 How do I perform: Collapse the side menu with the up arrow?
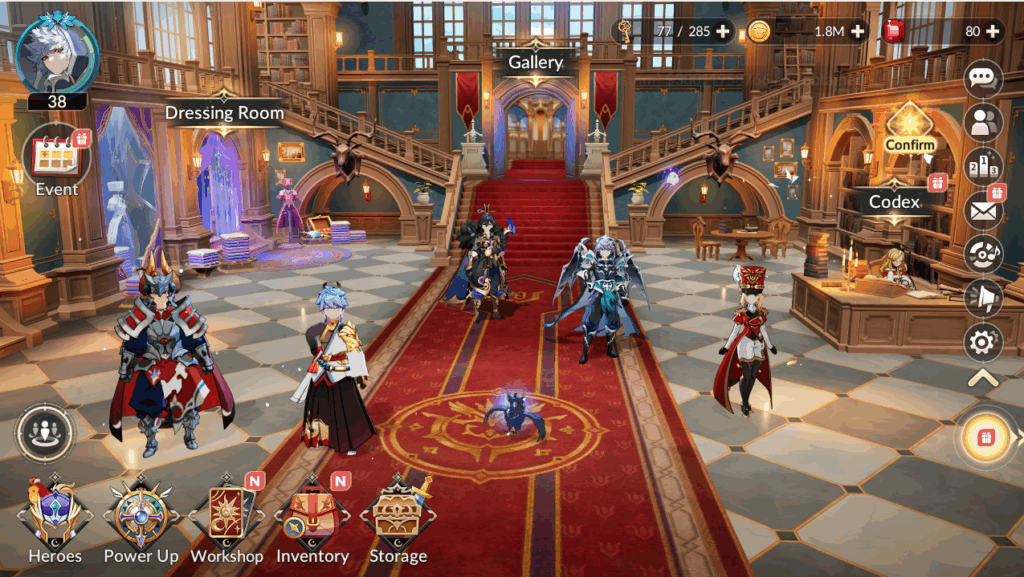983,378
